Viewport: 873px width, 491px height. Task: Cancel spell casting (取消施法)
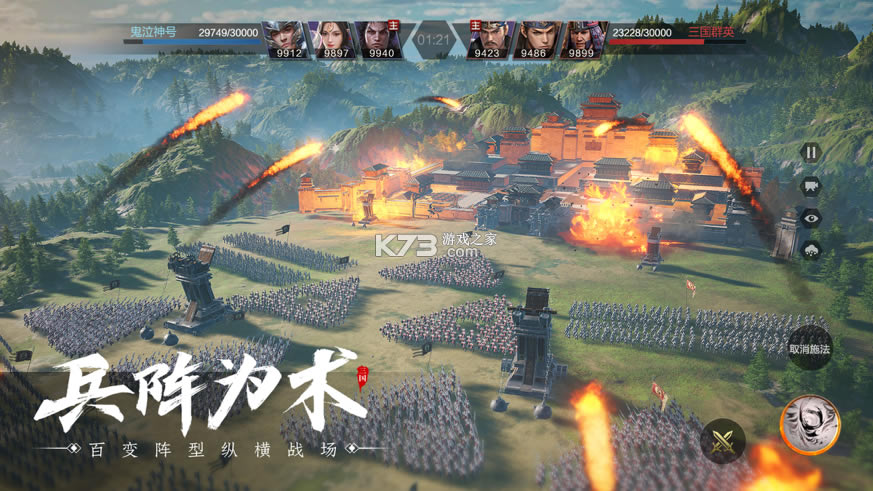tap(809, 349)
